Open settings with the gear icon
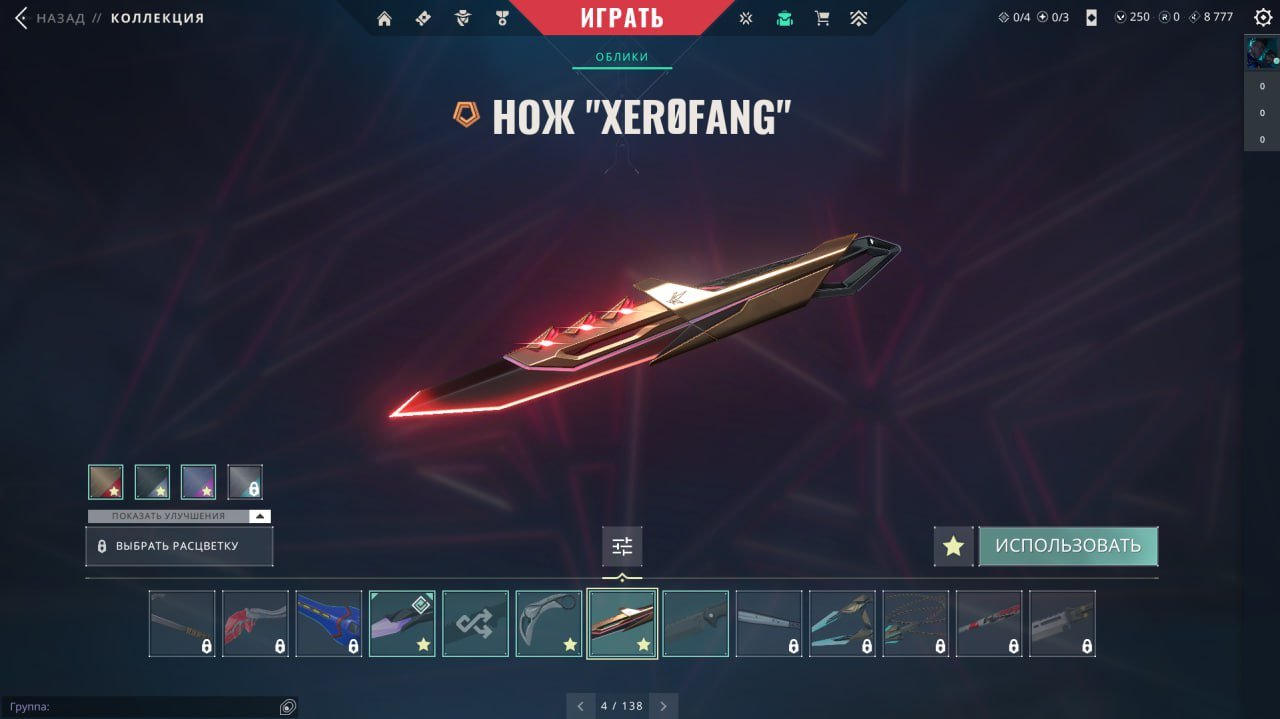Image resolution: width=1280 pixels, height=719 pixels. [1263, 17]
